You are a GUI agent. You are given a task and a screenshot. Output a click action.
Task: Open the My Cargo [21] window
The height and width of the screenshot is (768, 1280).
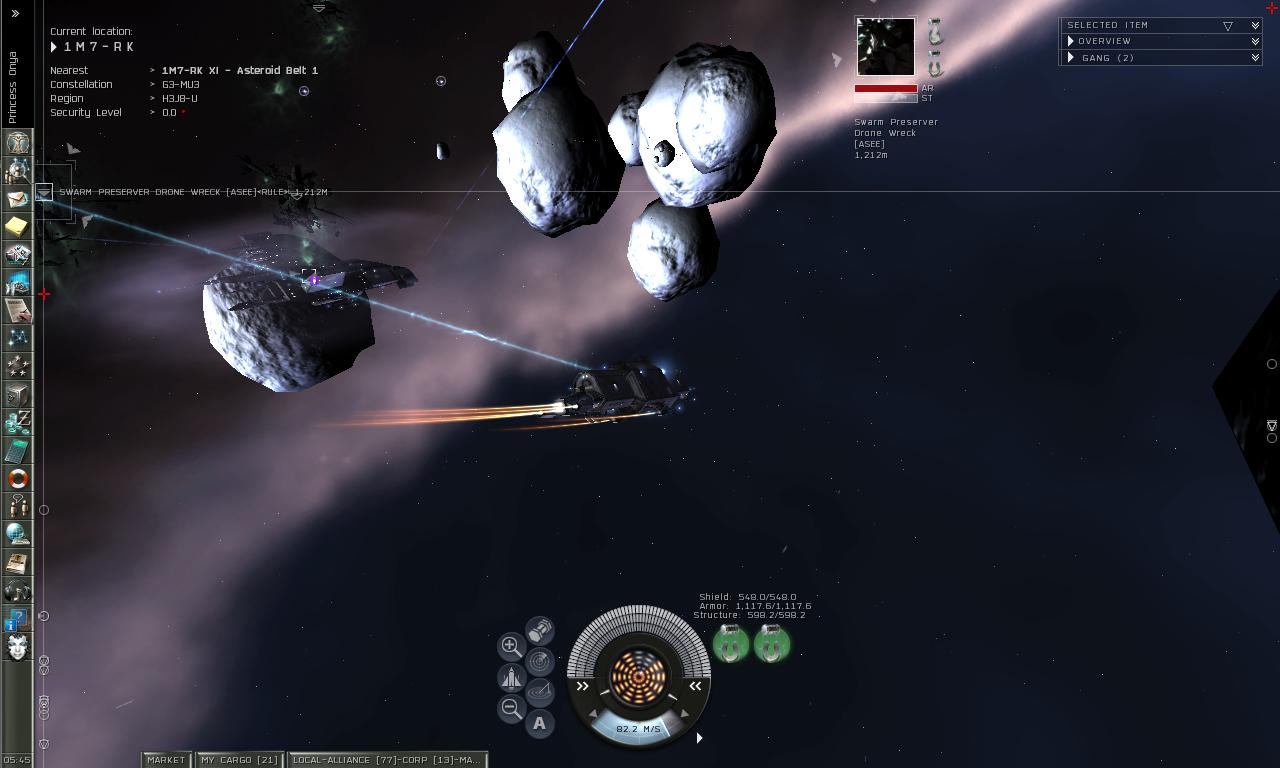point(239,760)
